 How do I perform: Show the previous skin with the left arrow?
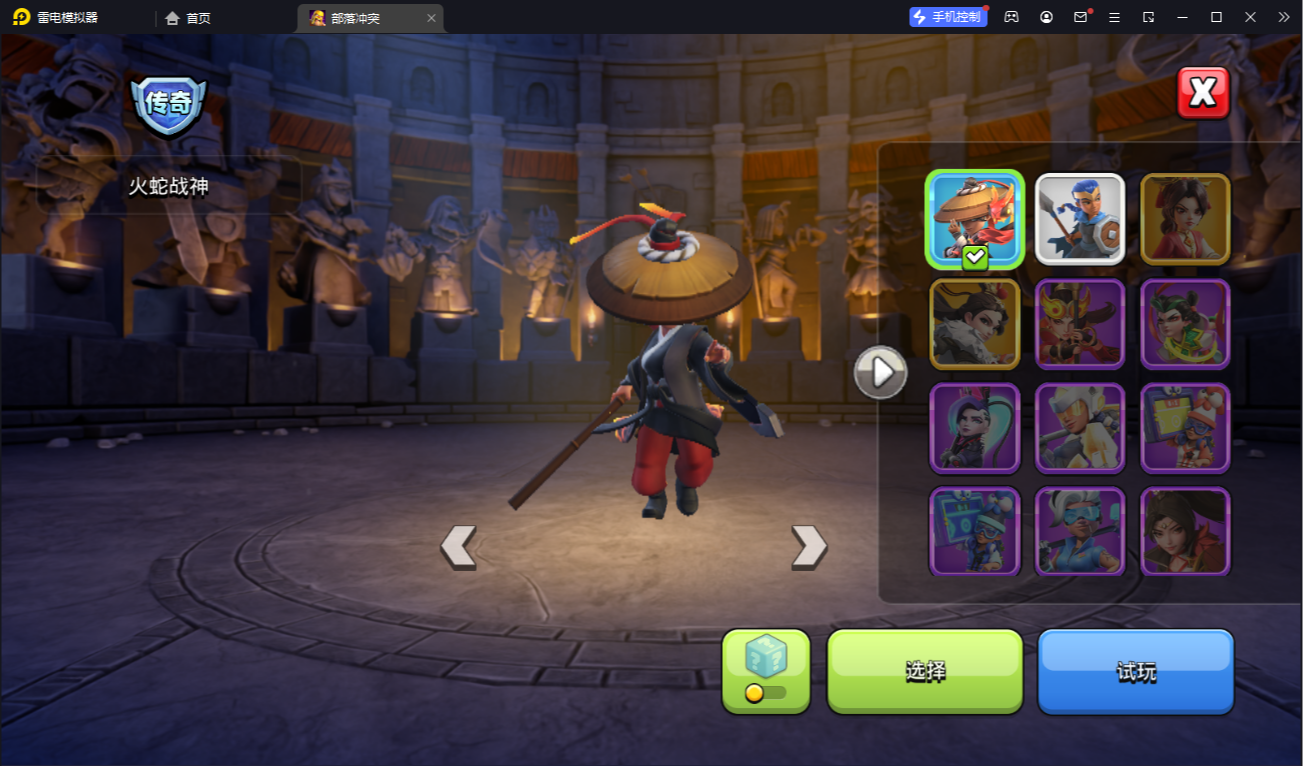pos(458,547)
